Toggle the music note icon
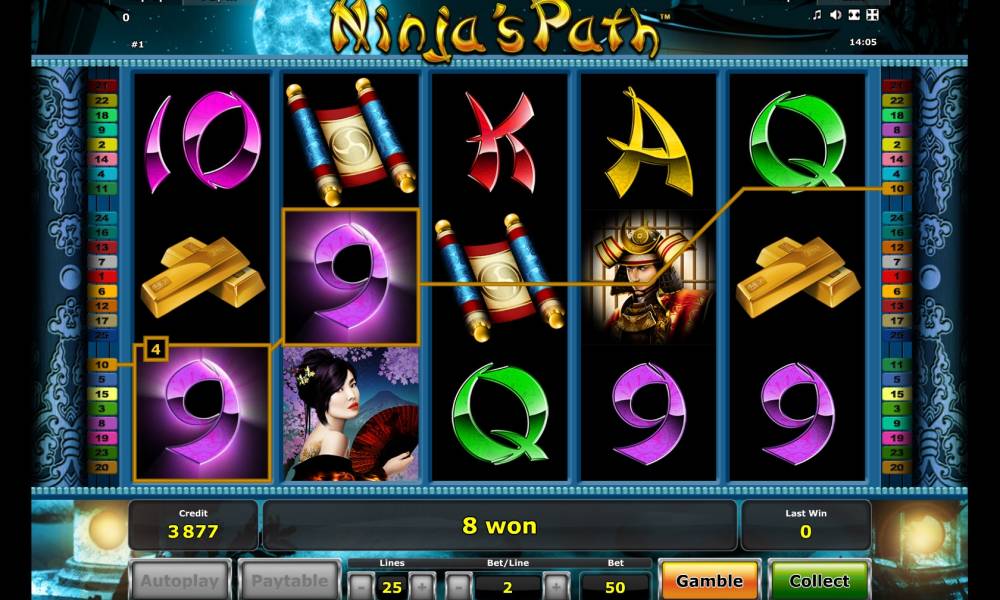Image resolution: width=1000 pixels, height=600 pixels. [x=816, y=15]
